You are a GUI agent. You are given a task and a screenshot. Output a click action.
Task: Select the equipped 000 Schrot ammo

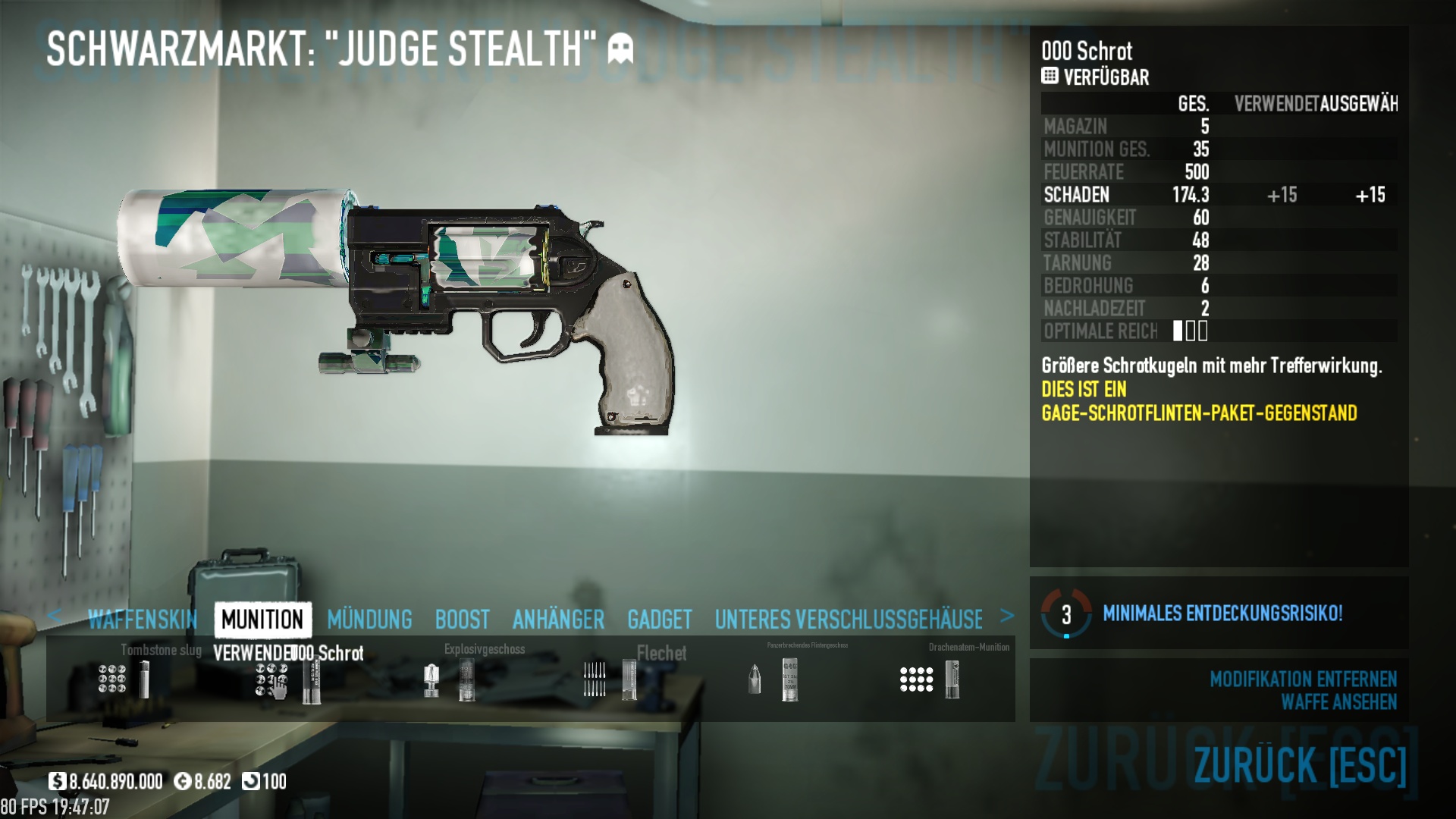(x=288, y=679)
